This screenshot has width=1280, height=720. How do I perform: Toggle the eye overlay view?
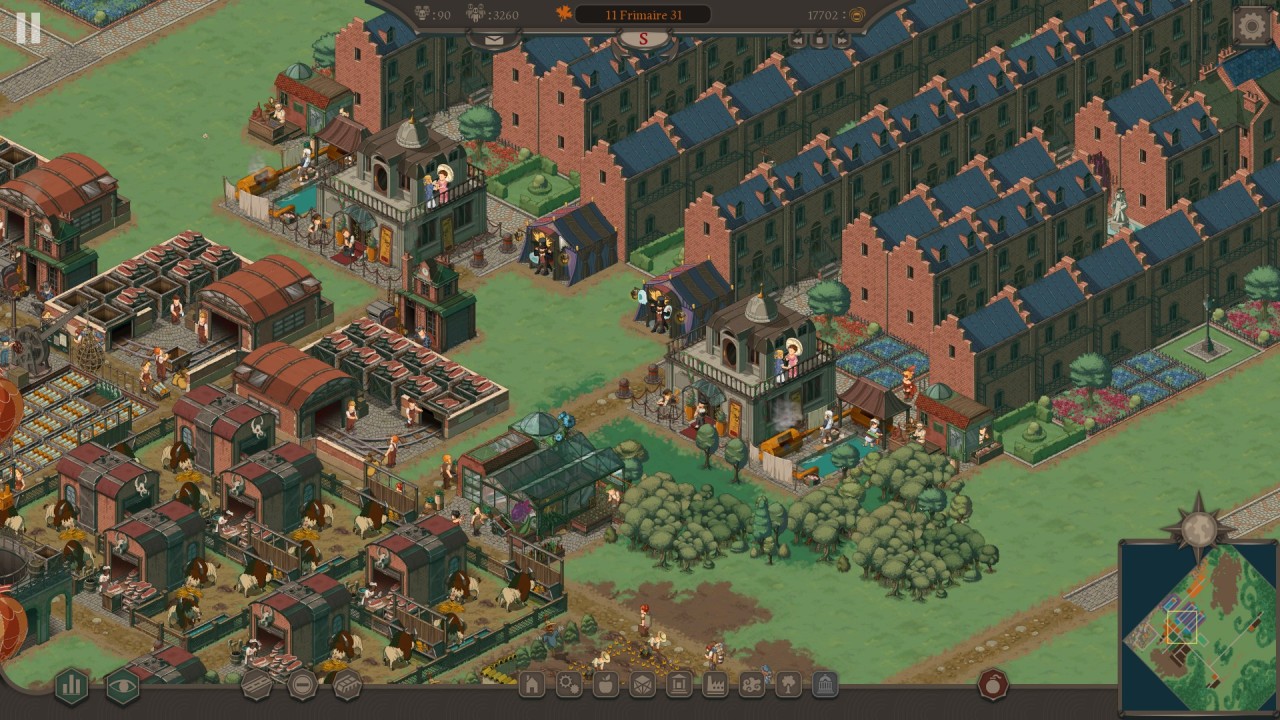[x=123, y=685]
